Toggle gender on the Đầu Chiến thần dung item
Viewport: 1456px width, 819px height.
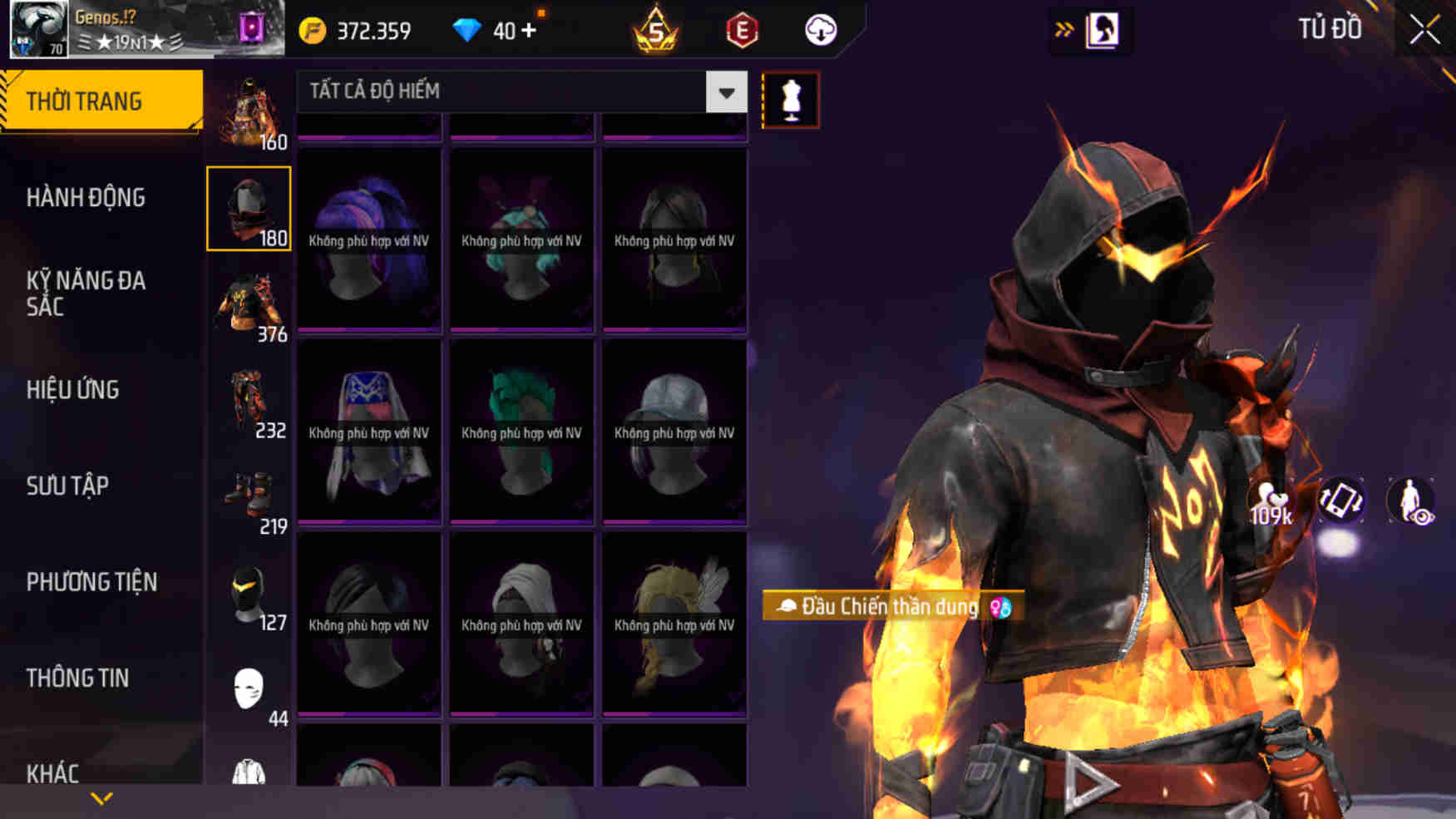[999, 606]
